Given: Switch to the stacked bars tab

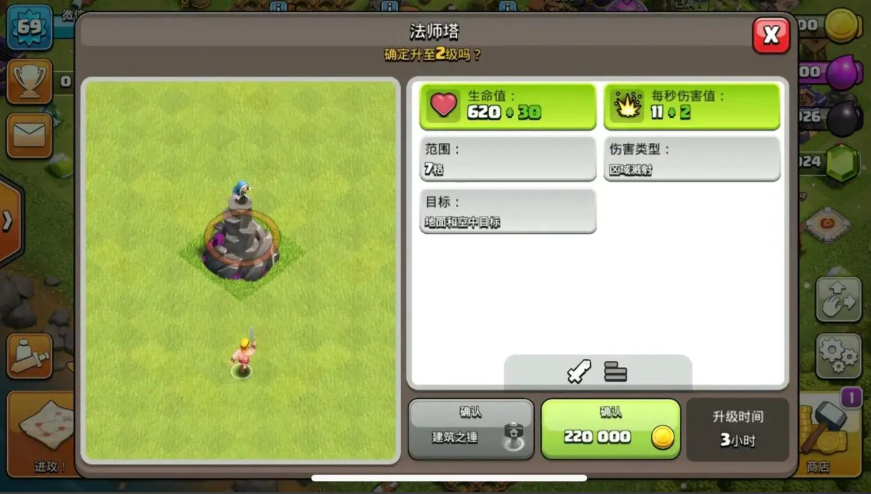Looking at the screenshot, I should [615, 372].
